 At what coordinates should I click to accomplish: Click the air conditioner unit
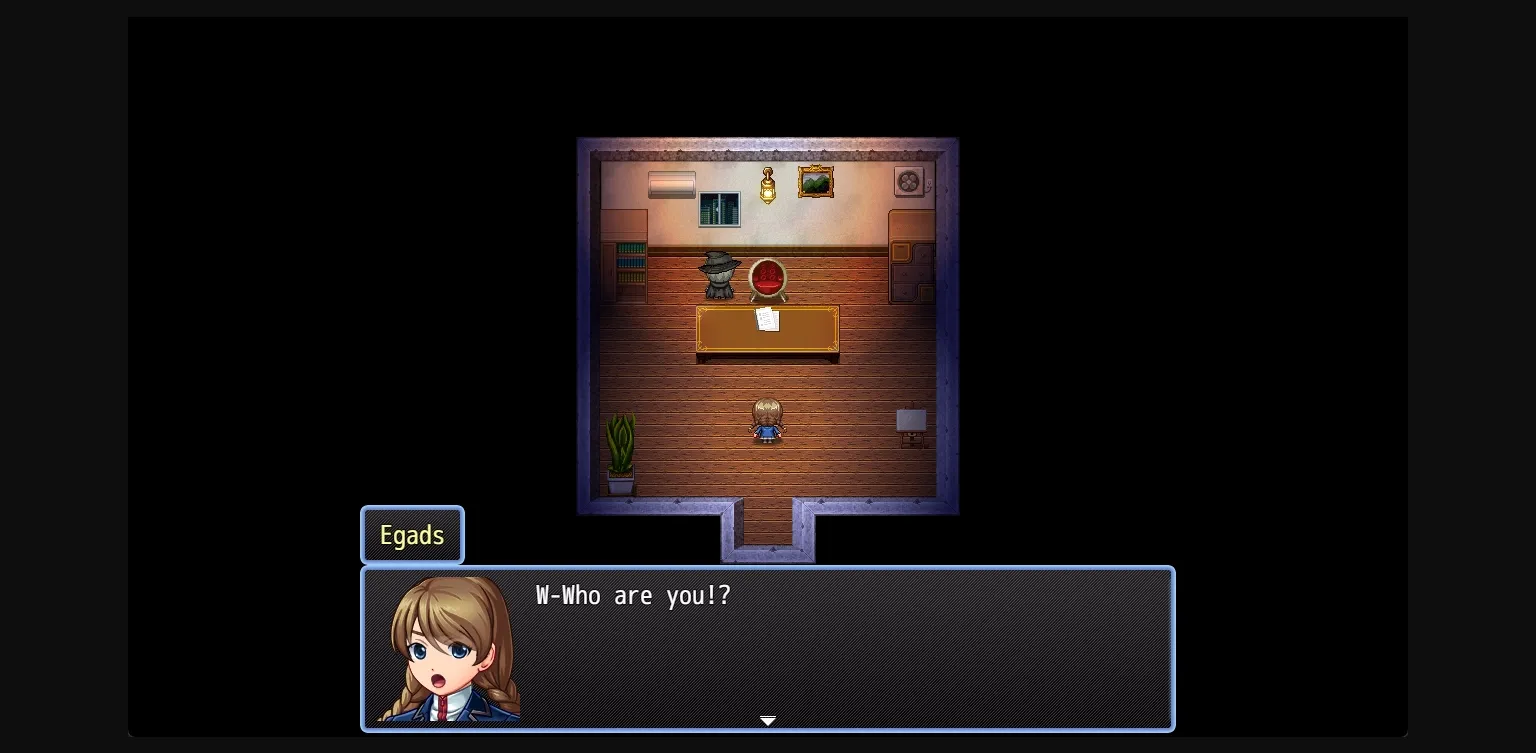click(672, 185)
